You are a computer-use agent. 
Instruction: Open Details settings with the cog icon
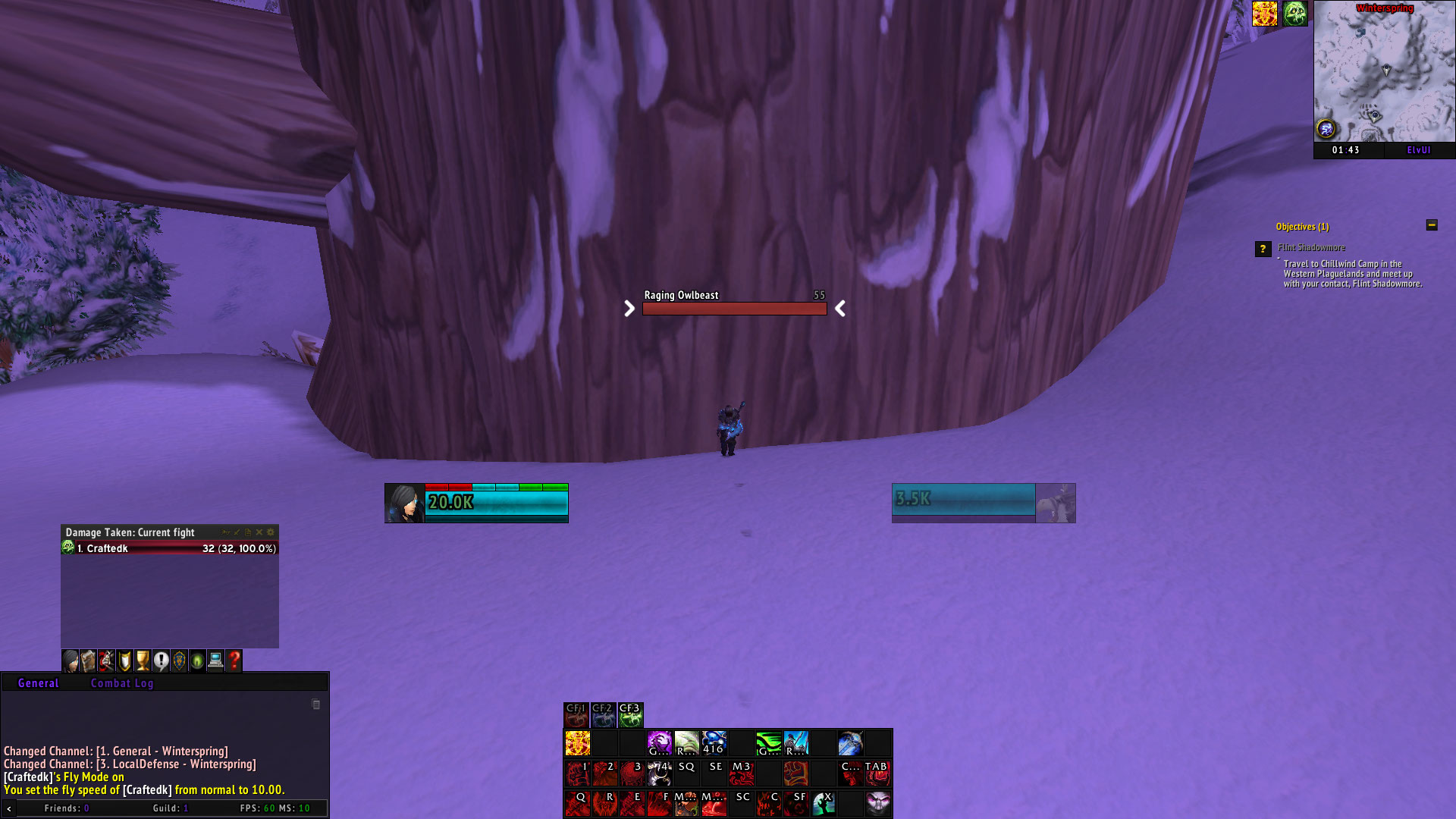271,532
